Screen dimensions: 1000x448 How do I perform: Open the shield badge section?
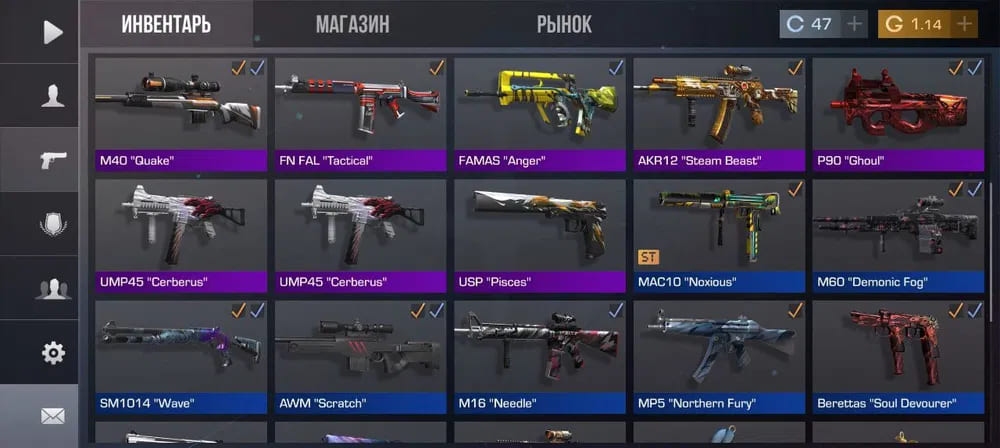pos(52,224)
